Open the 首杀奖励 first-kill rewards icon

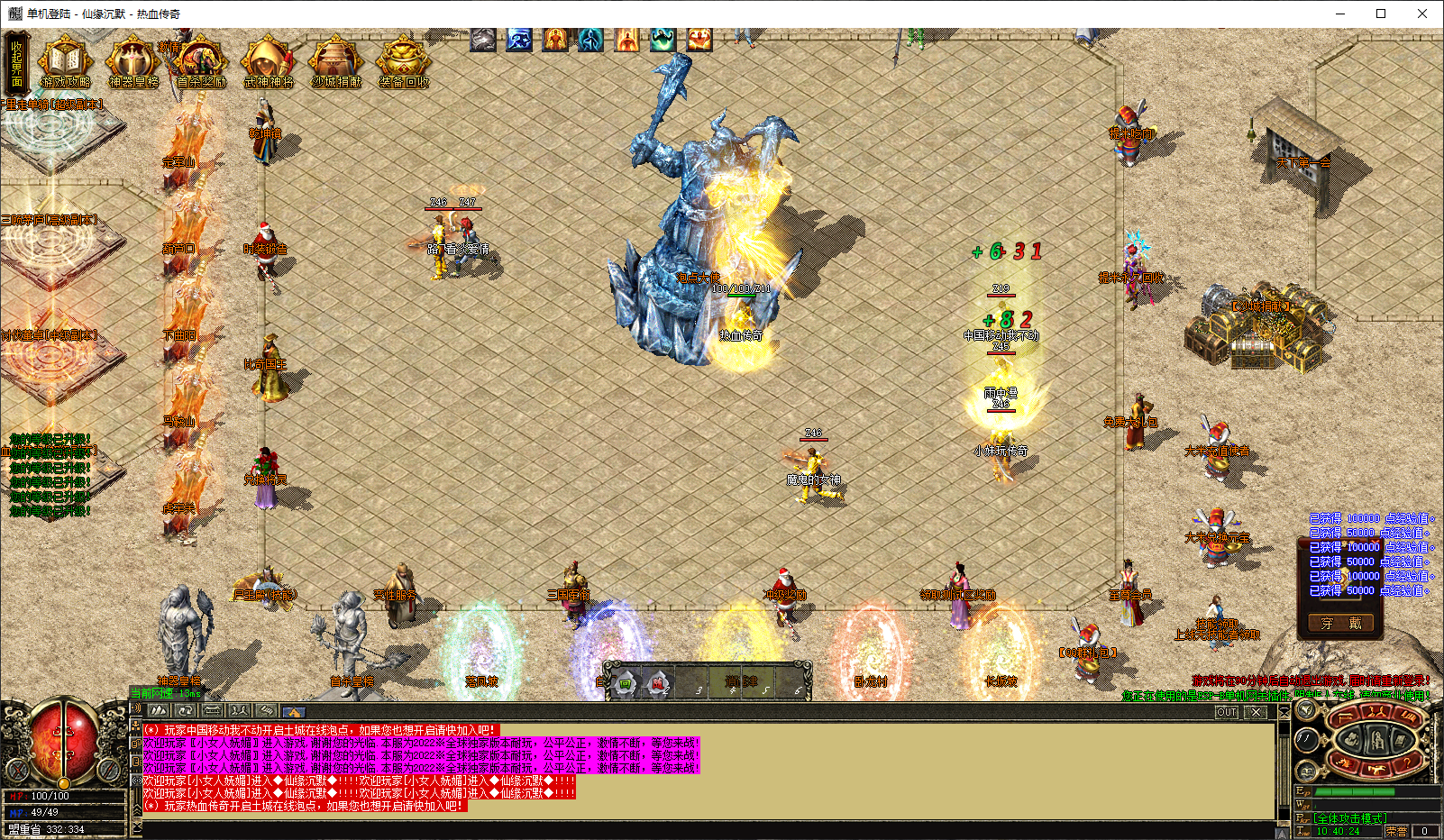200,63
